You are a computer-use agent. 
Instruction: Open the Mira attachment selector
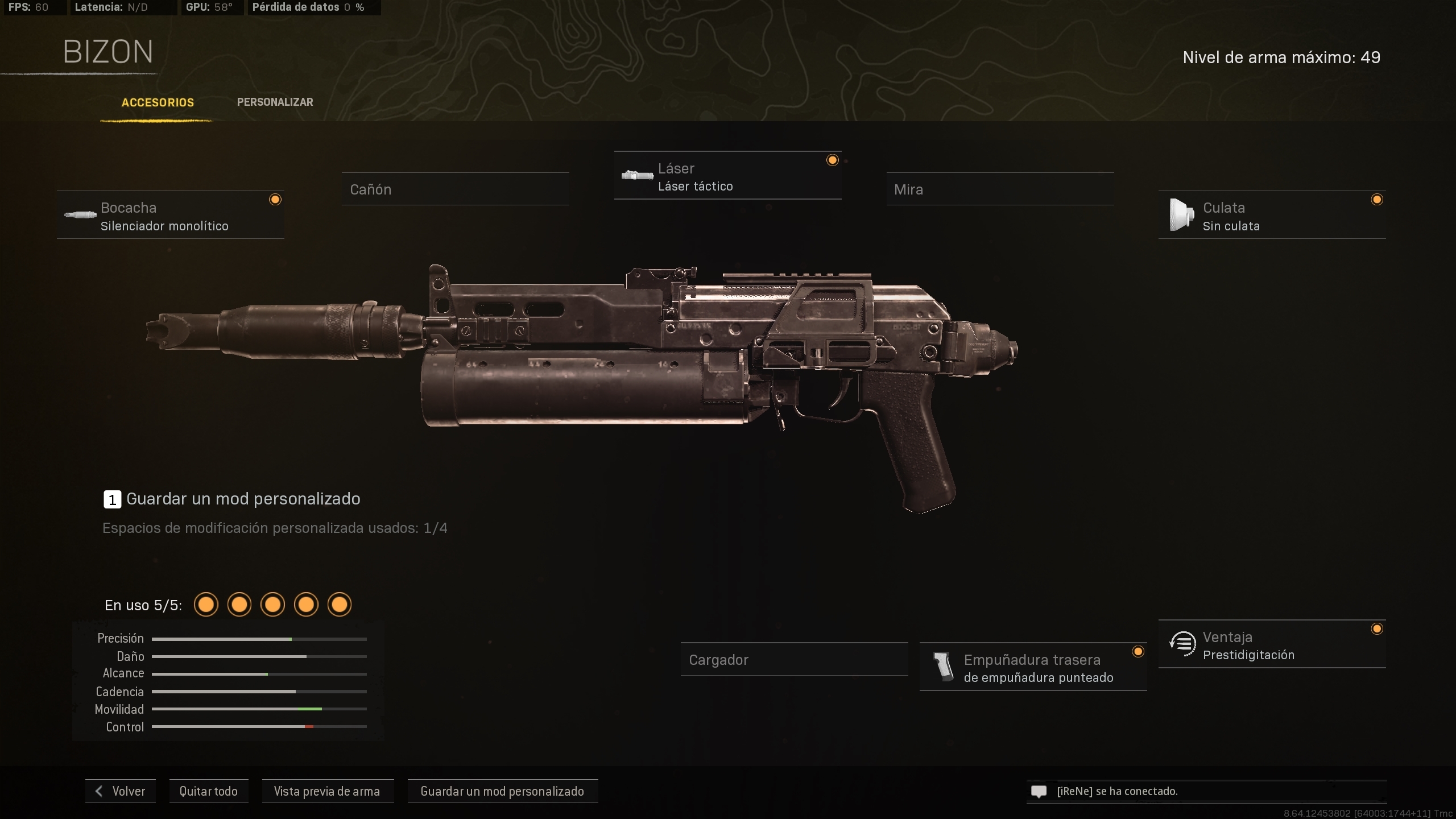tap(1001, 189)
